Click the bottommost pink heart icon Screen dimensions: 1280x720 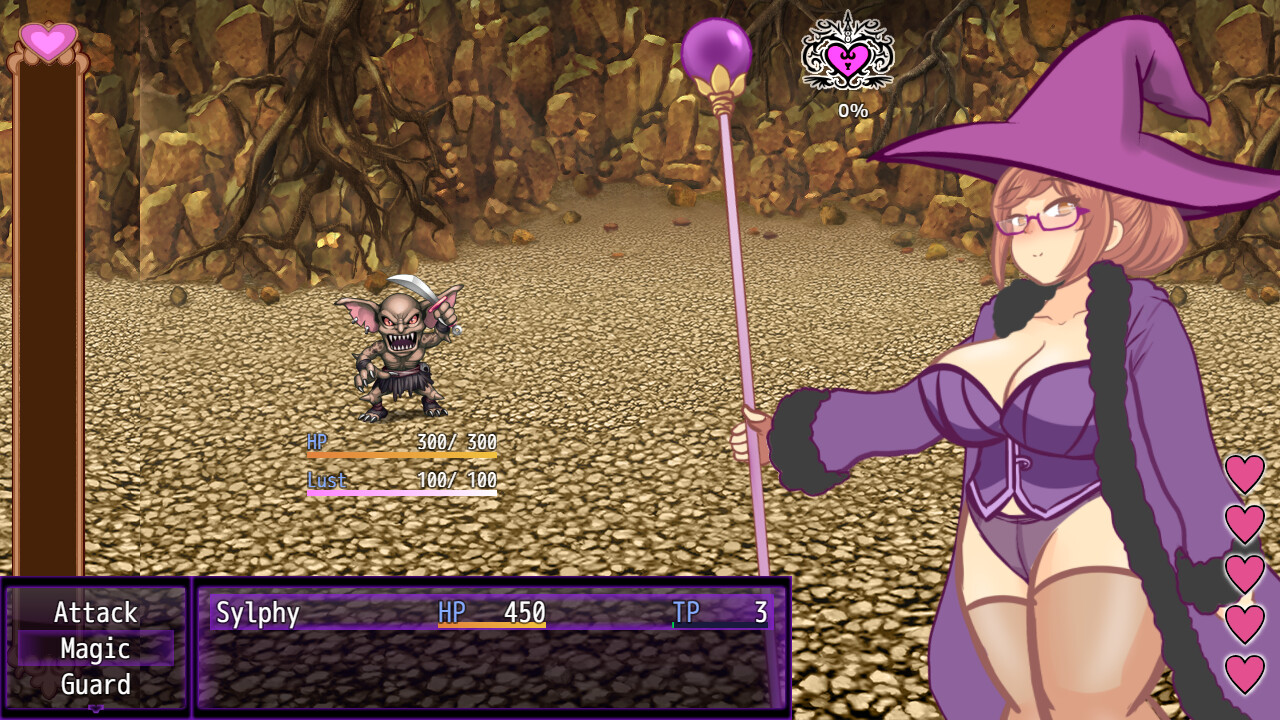tap(1243, 672)
